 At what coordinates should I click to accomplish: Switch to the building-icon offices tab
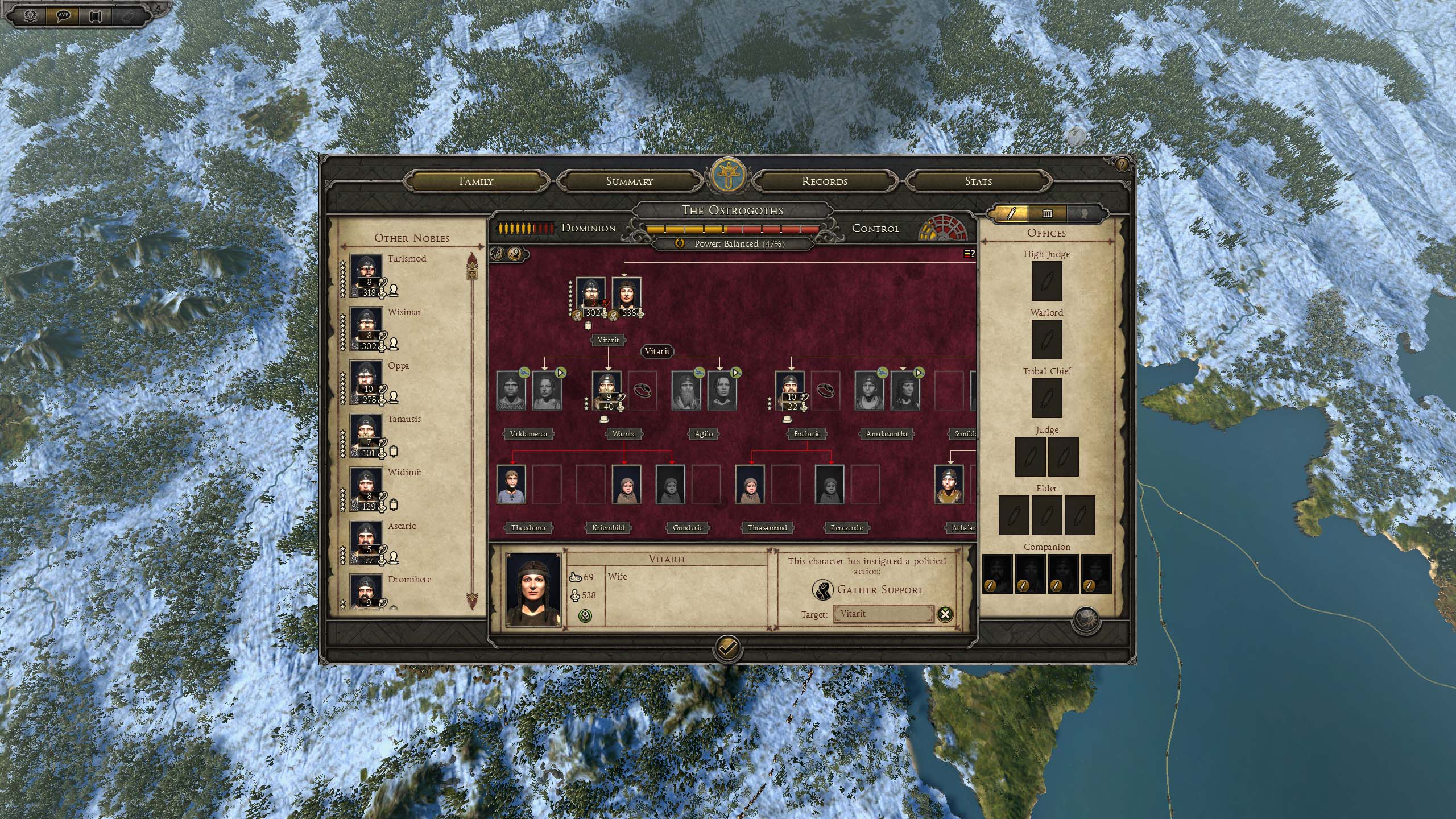(x=1047, y=214)
